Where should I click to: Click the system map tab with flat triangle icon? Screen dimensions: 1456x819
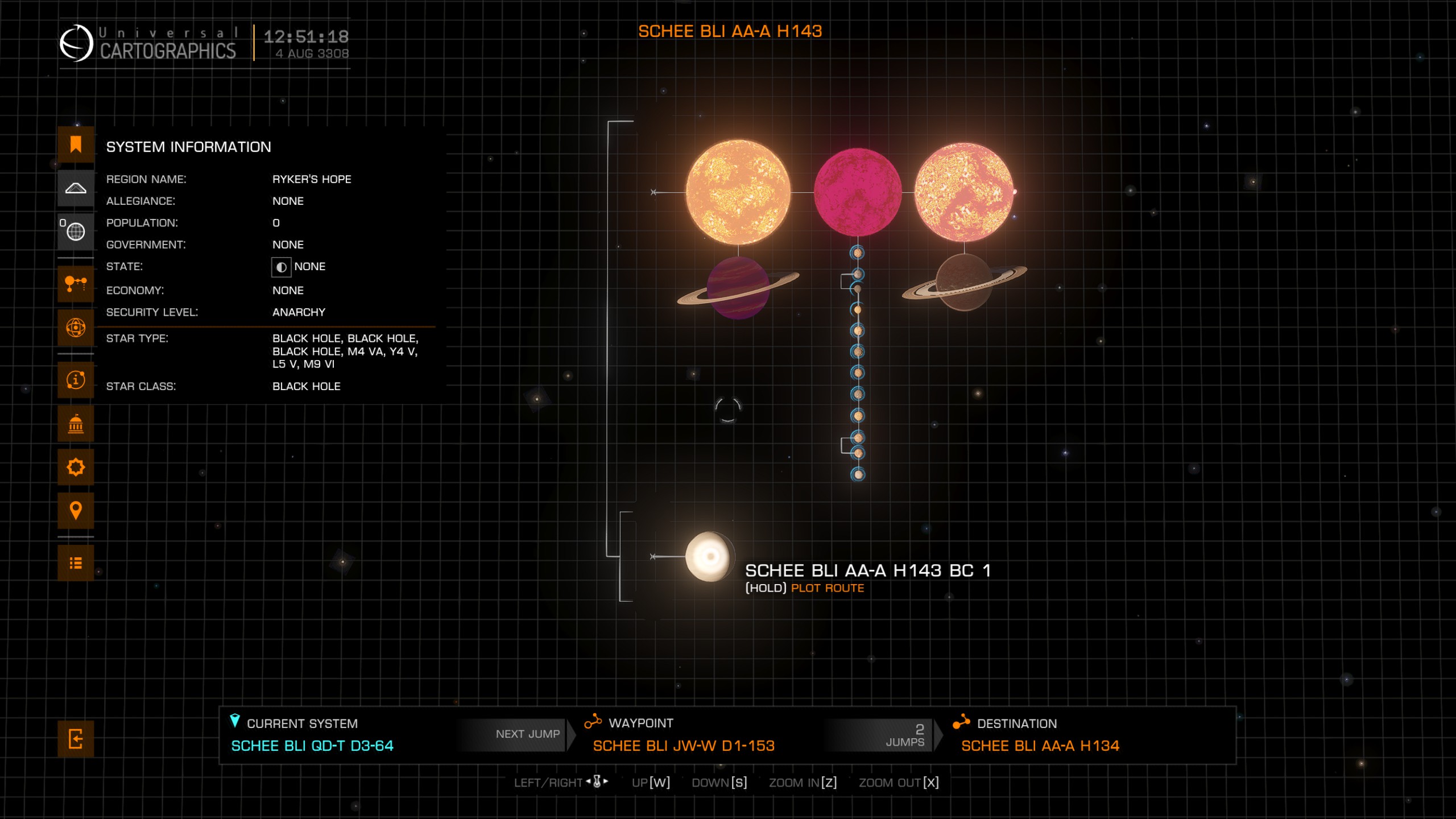click(76, 188)
